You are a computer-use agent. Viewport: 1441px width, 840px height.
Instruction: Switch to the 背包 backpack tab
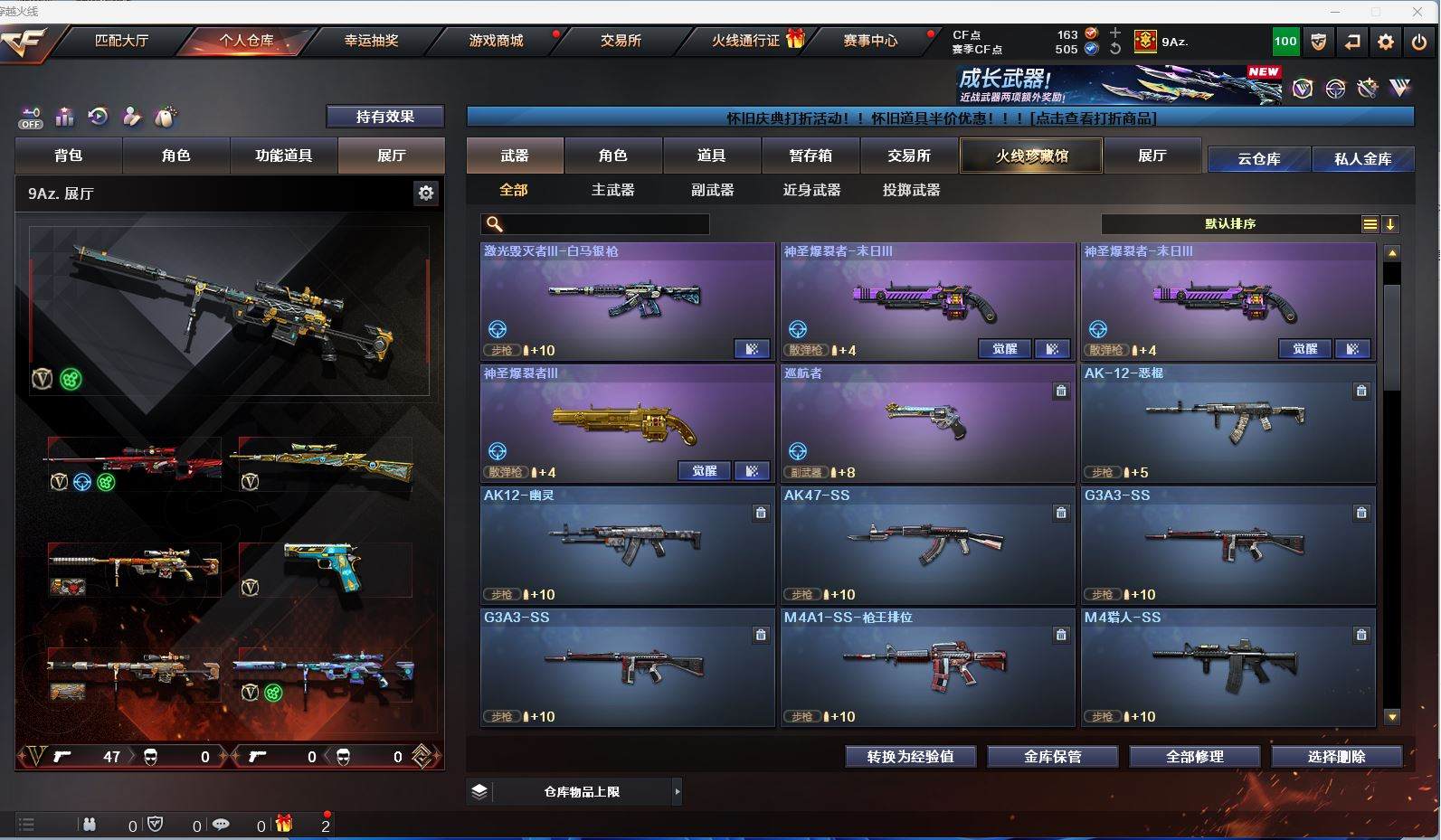coord(69,156)
